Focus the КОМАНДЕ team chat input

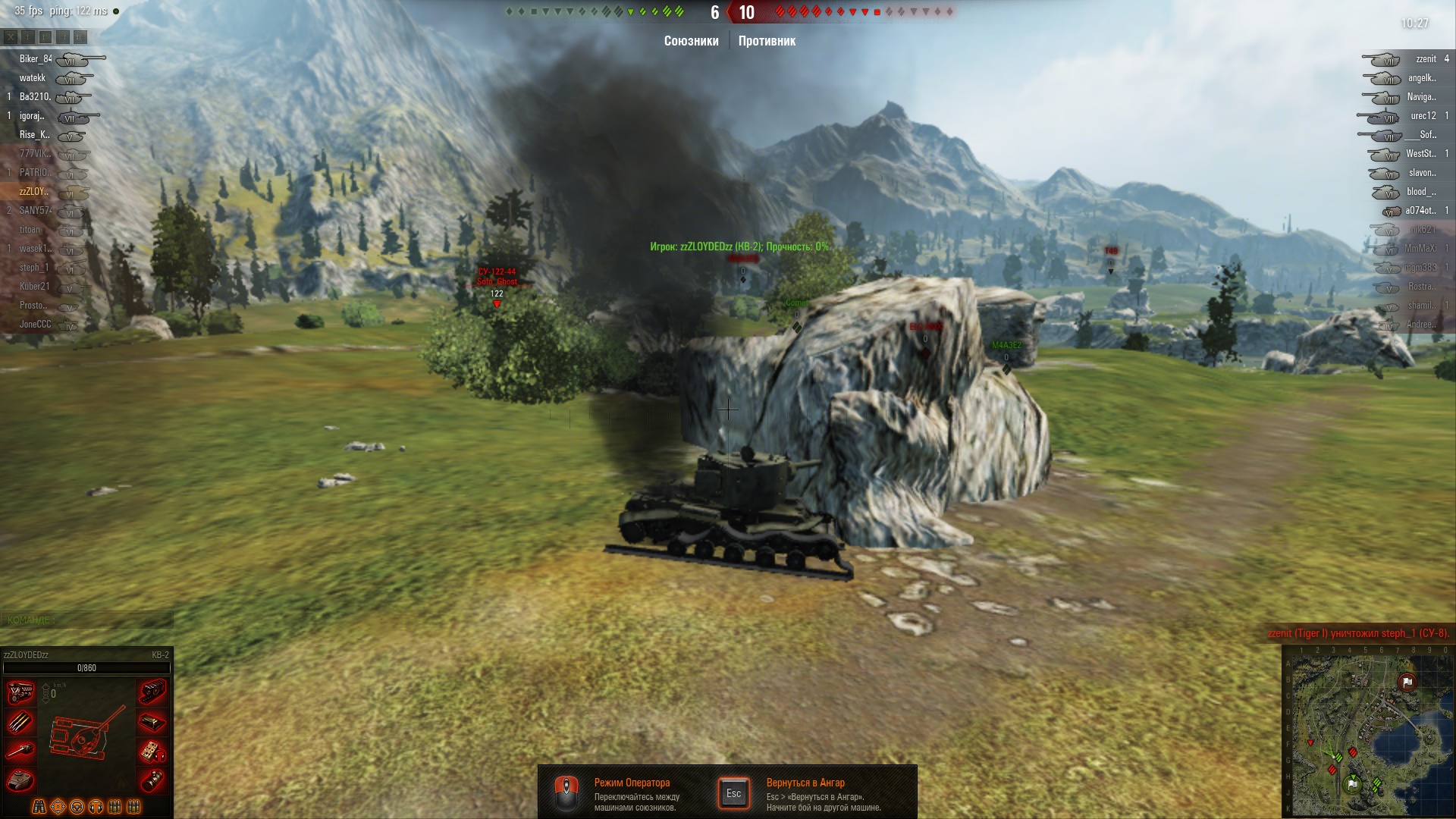[x=86, y=620]
